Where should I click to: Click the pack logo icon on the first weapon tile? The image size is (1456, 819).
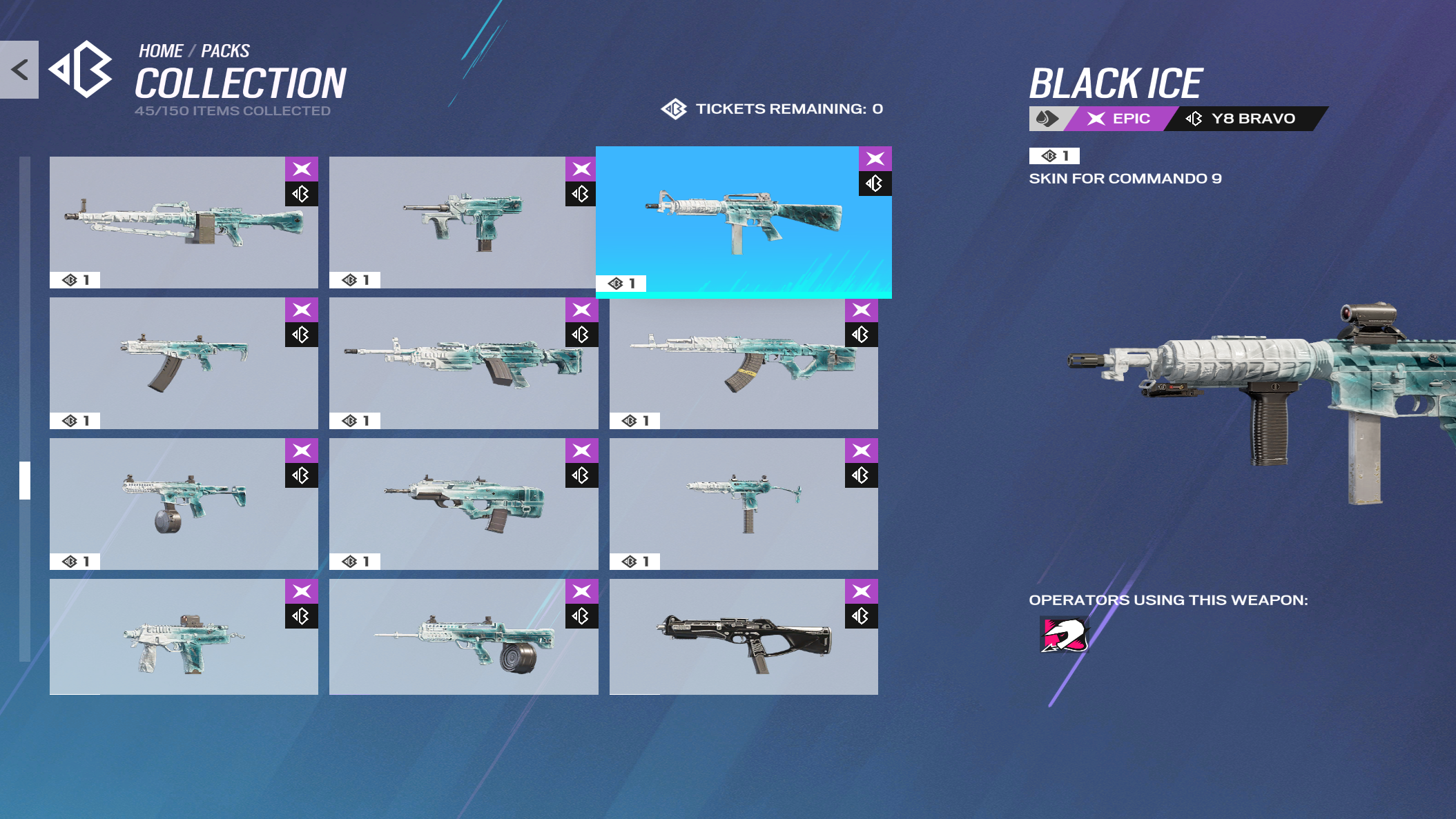click(301, 194)
